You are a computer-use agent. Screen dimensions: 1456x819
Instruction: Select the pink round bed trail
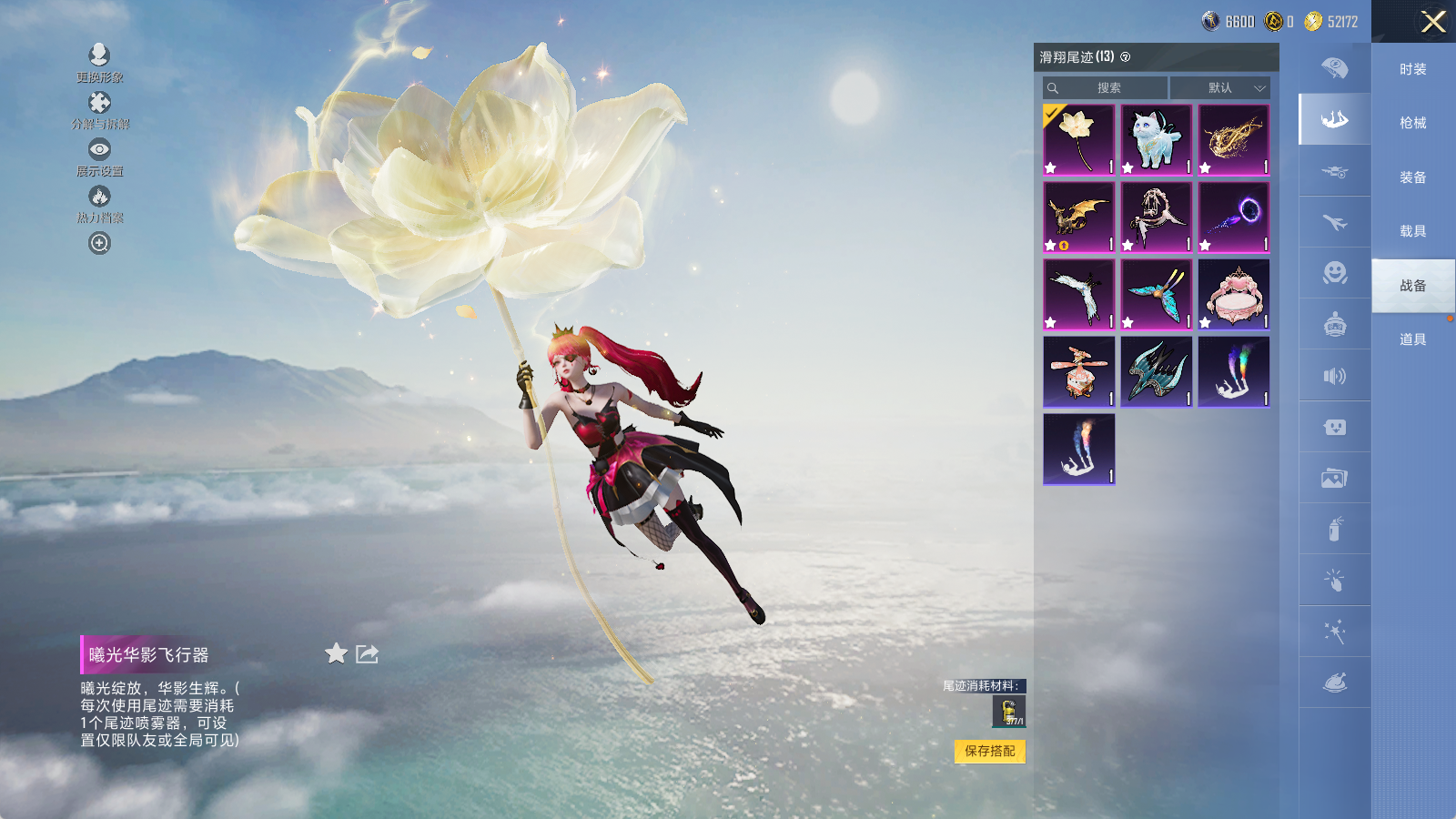1233,294
